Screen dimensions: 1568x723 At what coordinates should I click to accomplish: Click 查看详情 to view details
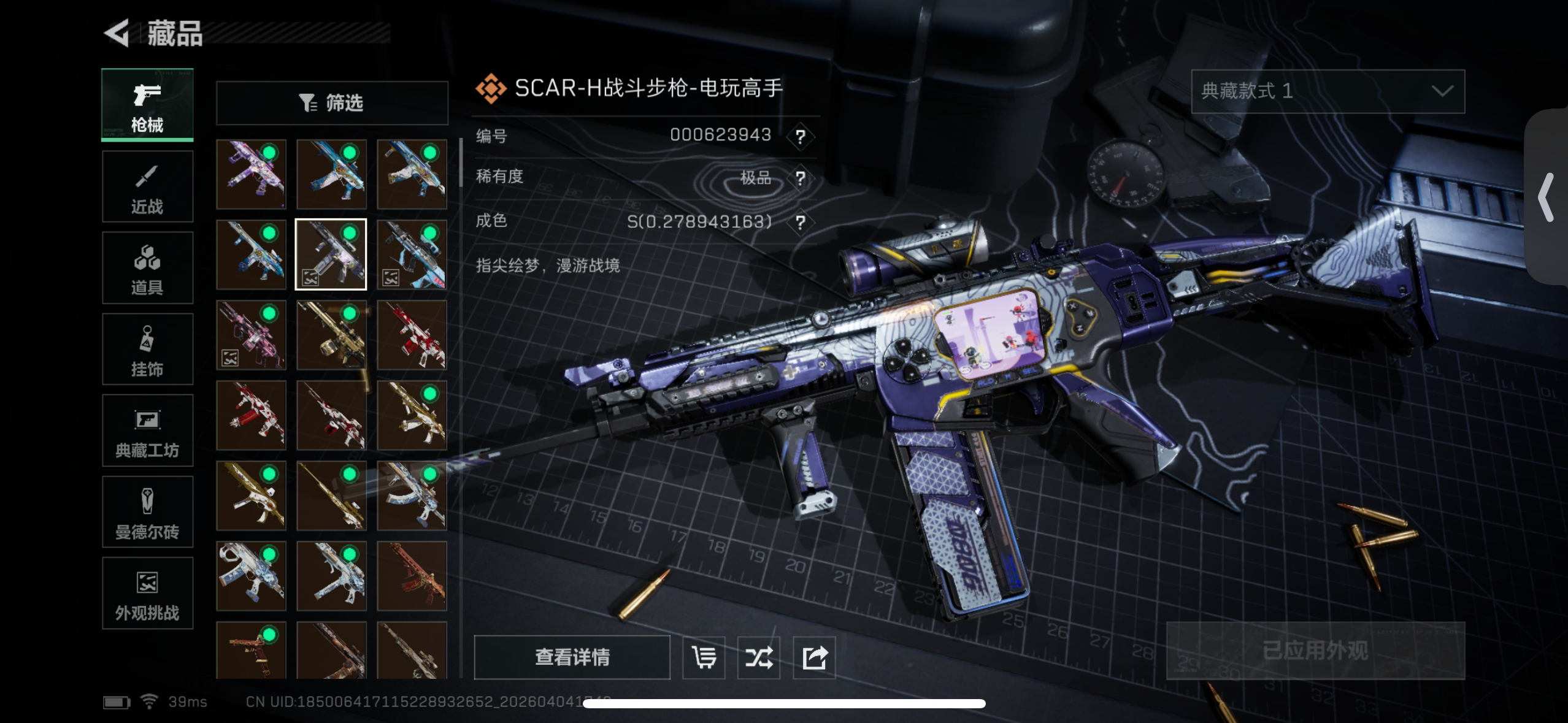tap(572, 657)
